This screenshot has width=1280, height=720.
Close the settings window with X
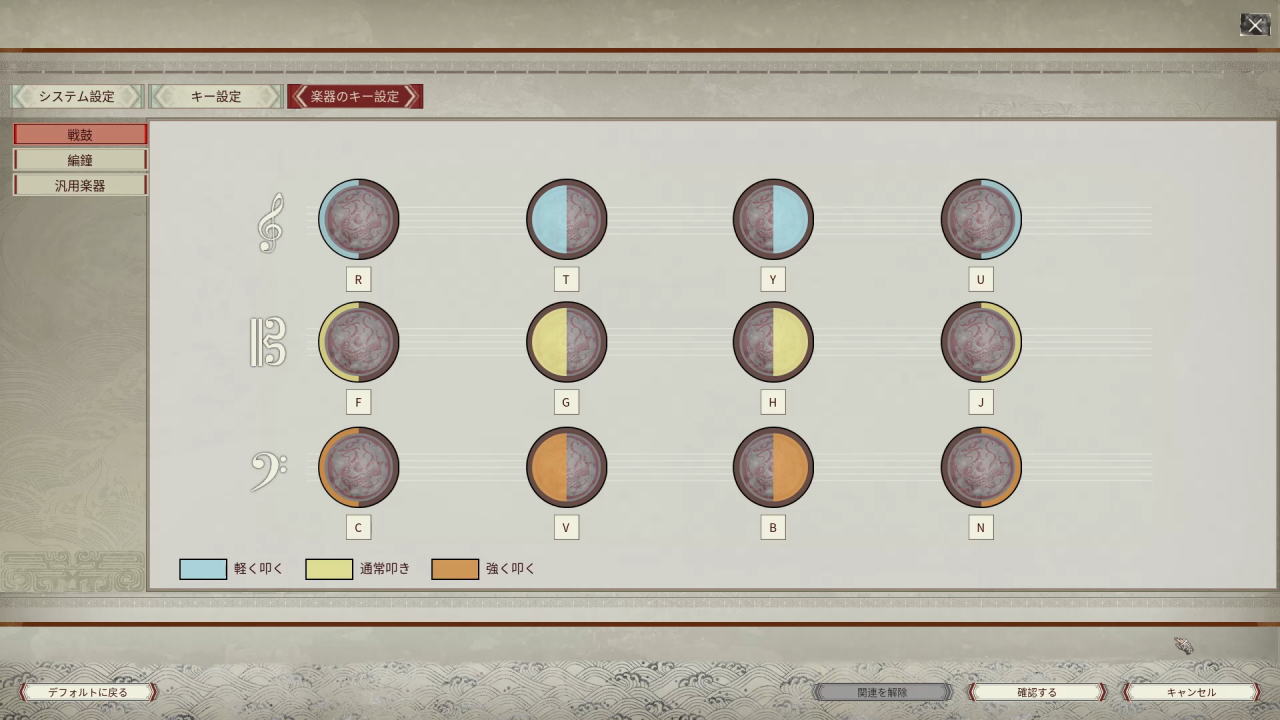click(1255, 25)
